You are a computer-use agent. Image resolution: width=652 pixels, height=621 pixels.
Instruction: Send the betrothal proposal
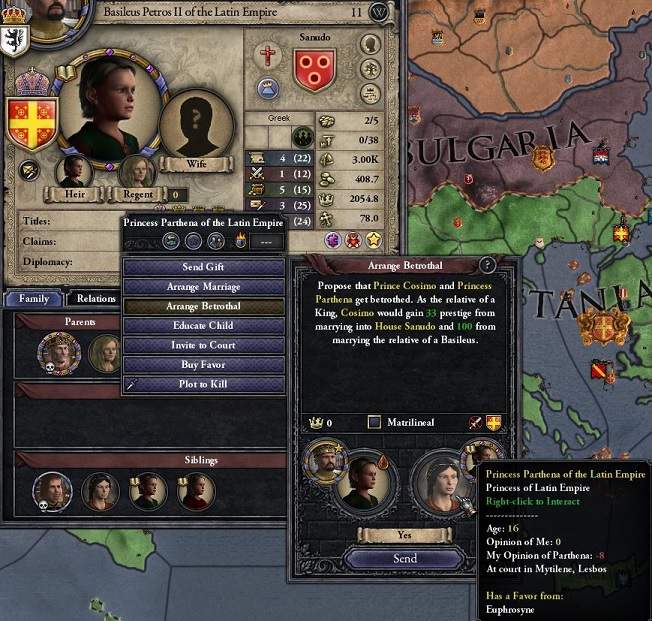pyautogui.click(x=405, y=558)
